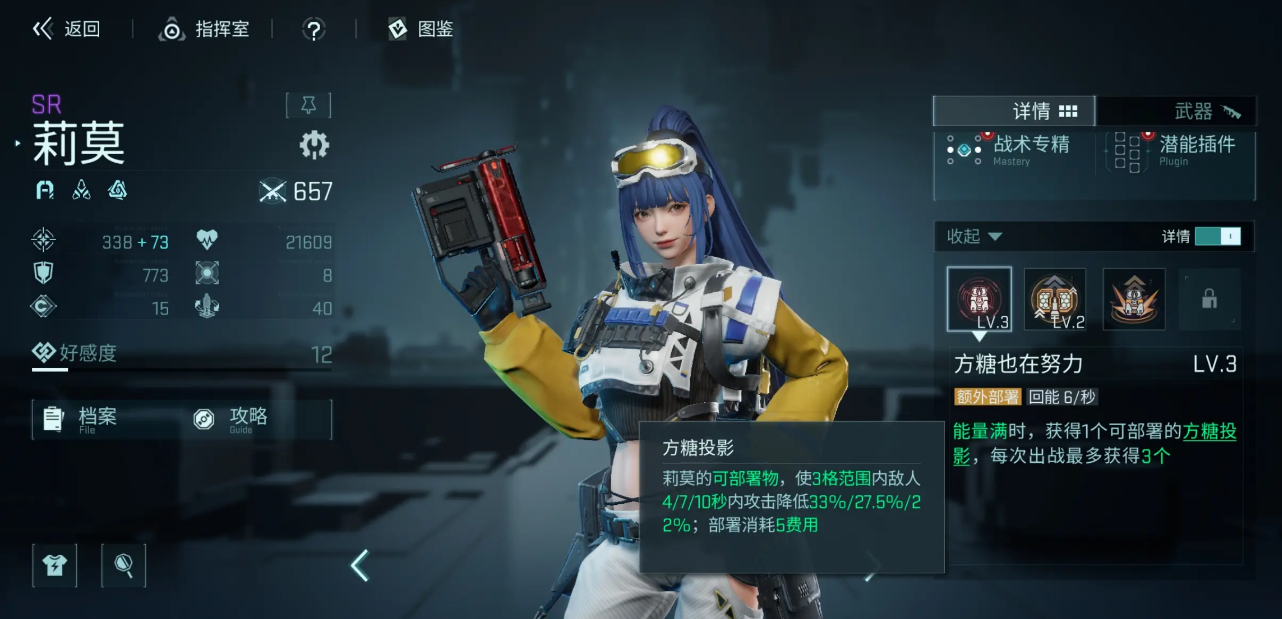The height and width of the screenshot is (619, 1282).
Task: Open the outfit shirt icon
Action: click(54, 565)
